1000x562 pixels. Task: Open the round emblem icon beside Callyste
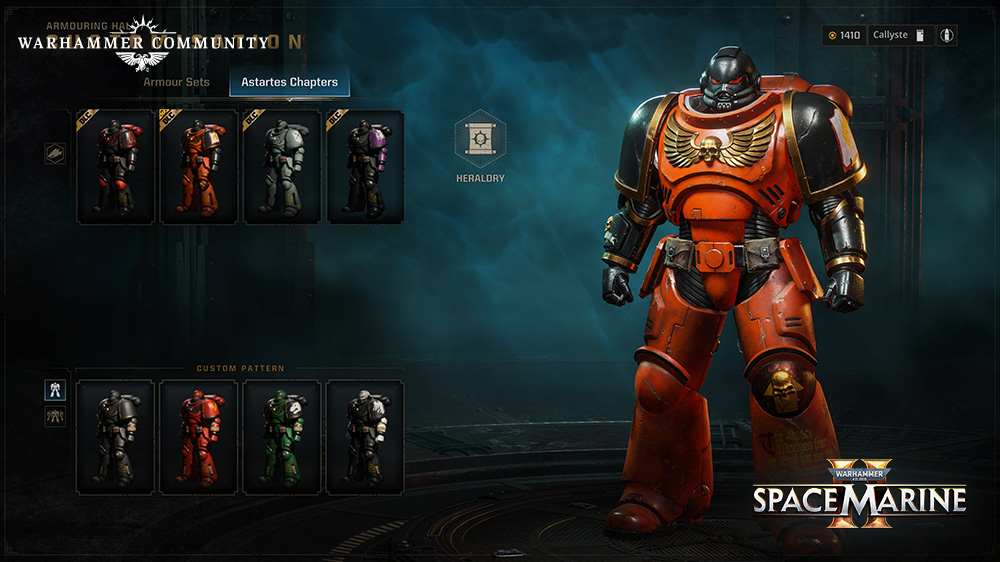tap(947, 35)
